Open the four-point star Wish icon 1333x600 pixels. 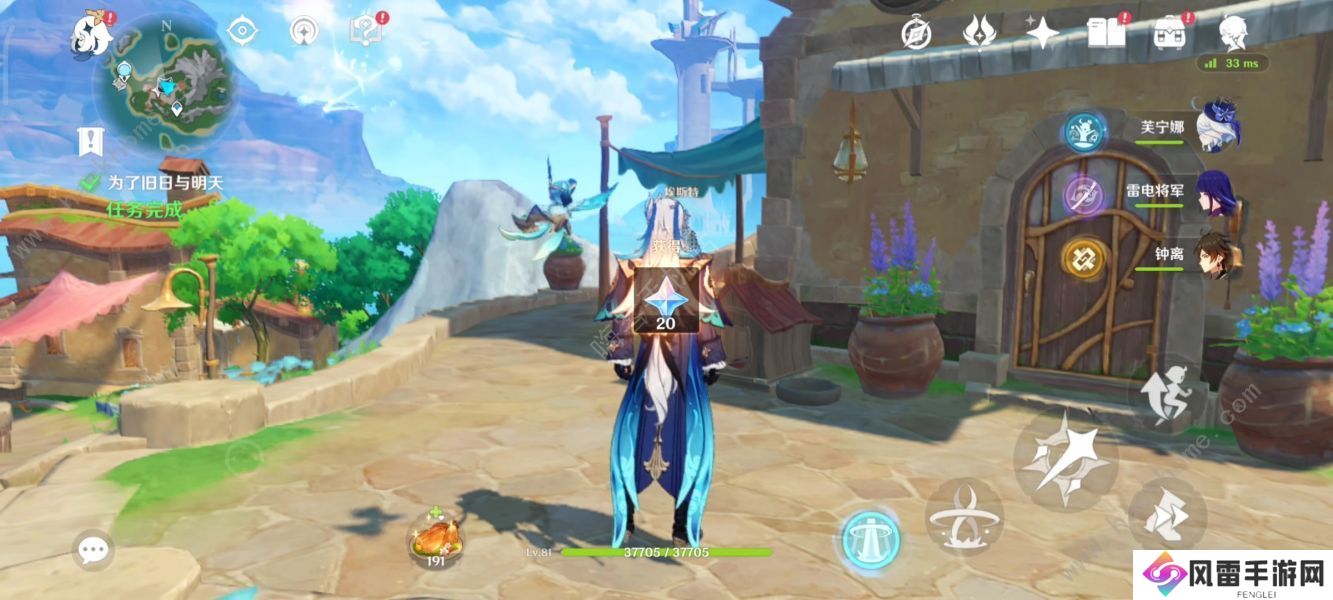[x=1042, y=32]
